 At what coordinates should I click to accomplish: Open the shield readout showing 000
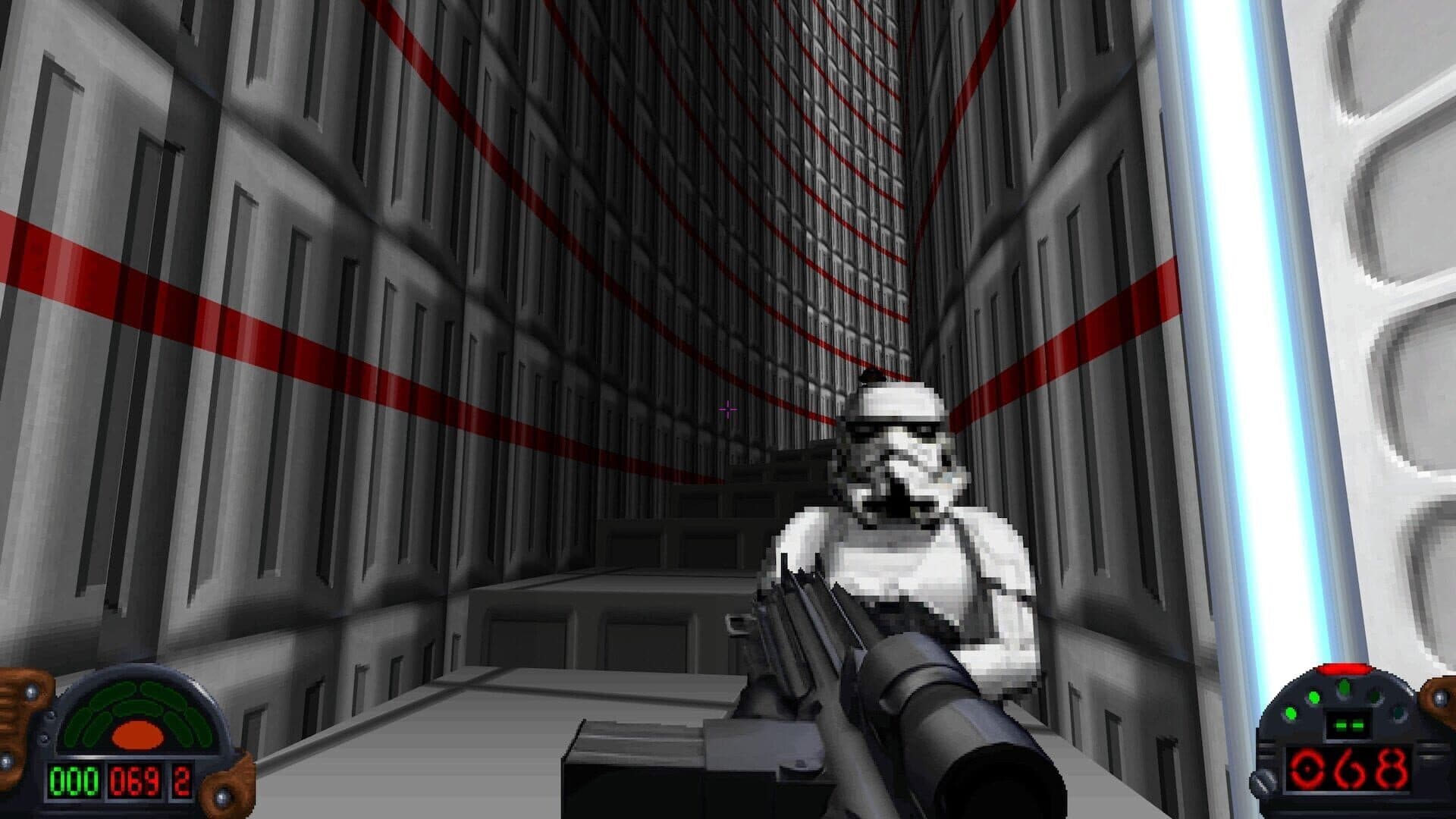coord(74,781)
